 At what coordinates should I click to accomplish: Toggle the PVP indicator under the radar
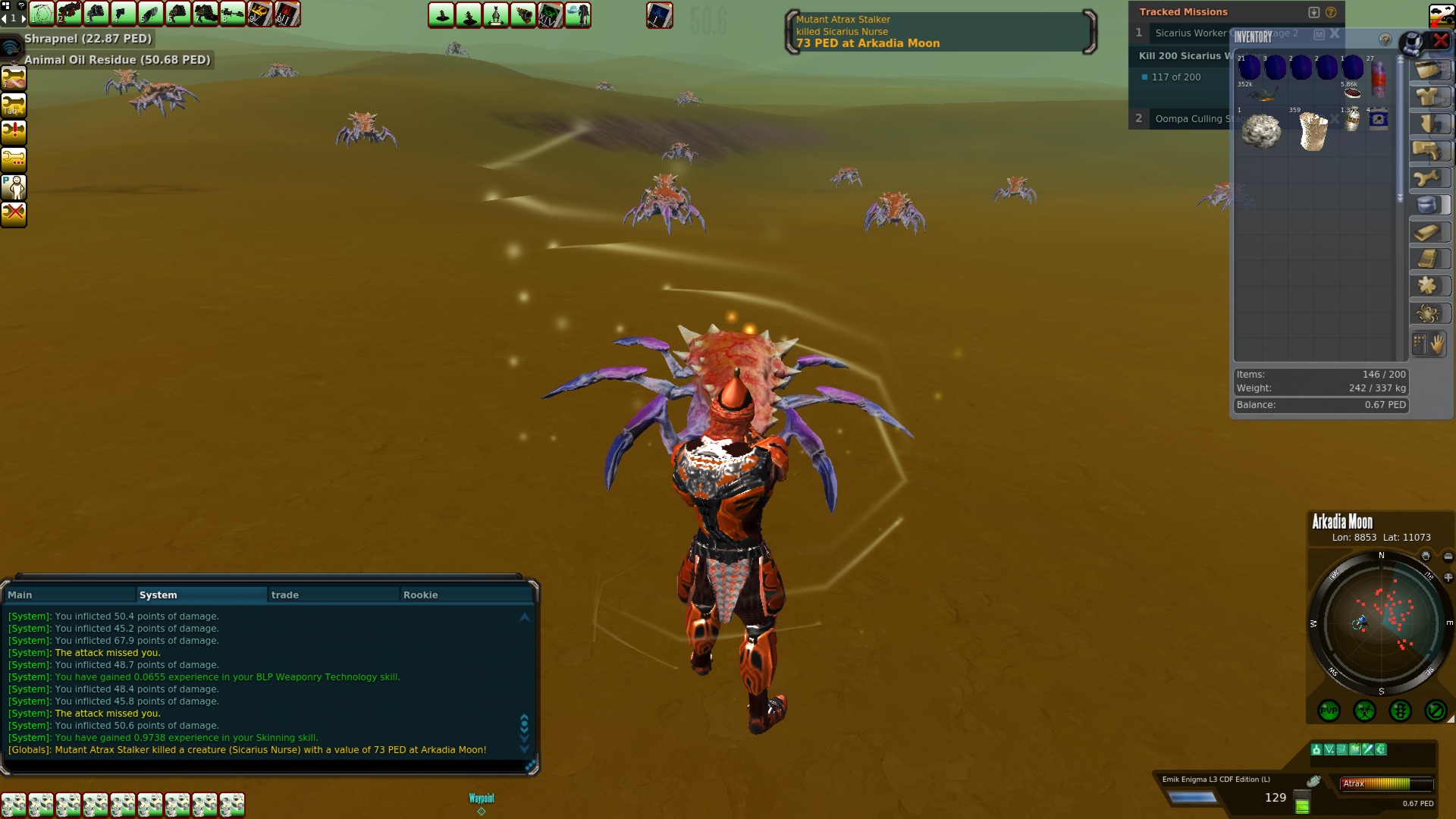coord(1329,711)
